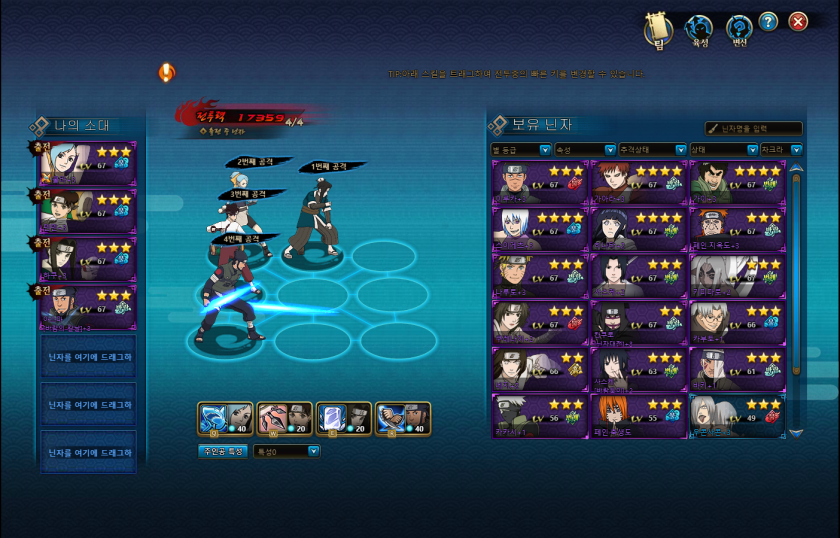Open the 특성0 trait dropdown
This screenshot has height=538, width=840.
tap(287, 451)
